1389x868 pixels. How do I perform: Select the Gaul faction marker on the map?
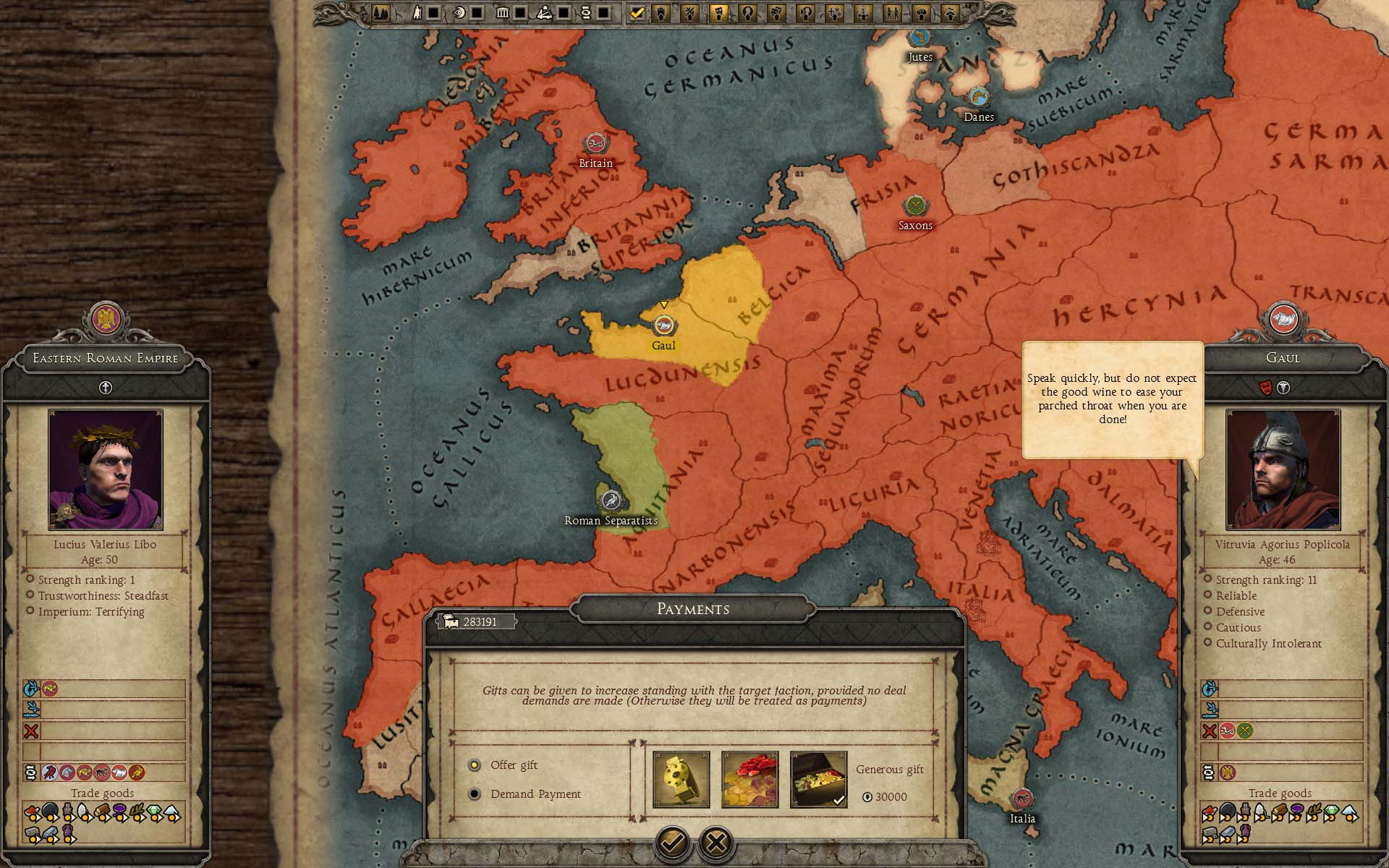coord(663,325)
